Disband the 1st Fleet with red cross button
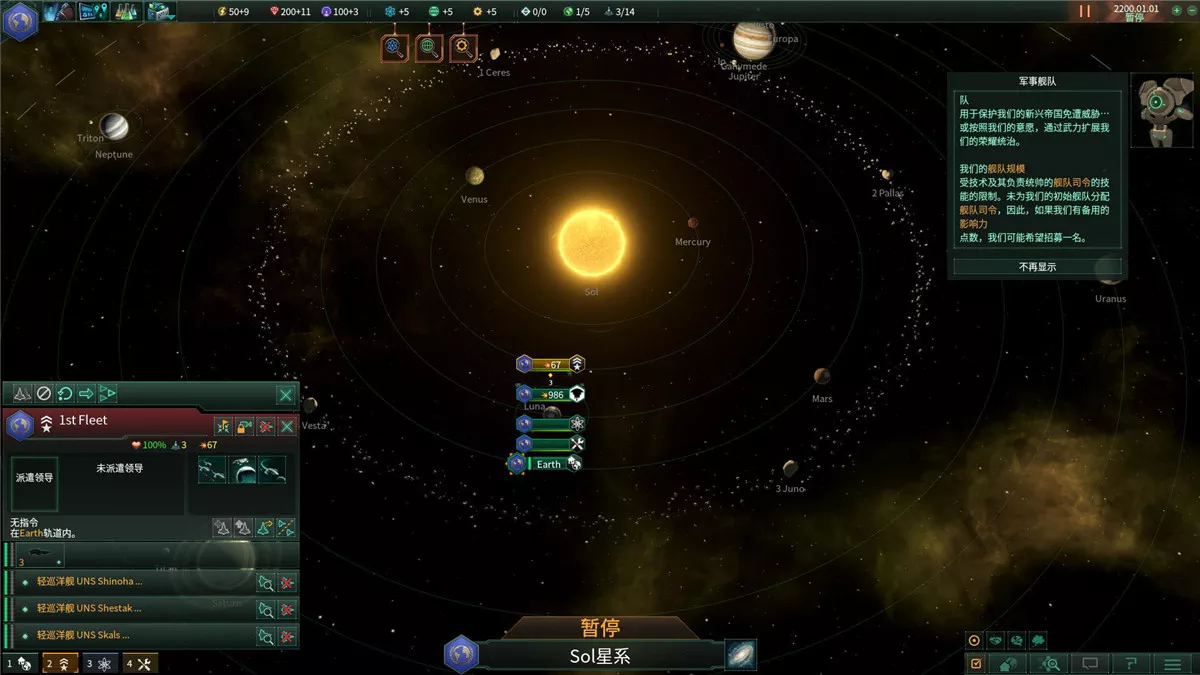1200x675 pixels. [x=265, y=427]
